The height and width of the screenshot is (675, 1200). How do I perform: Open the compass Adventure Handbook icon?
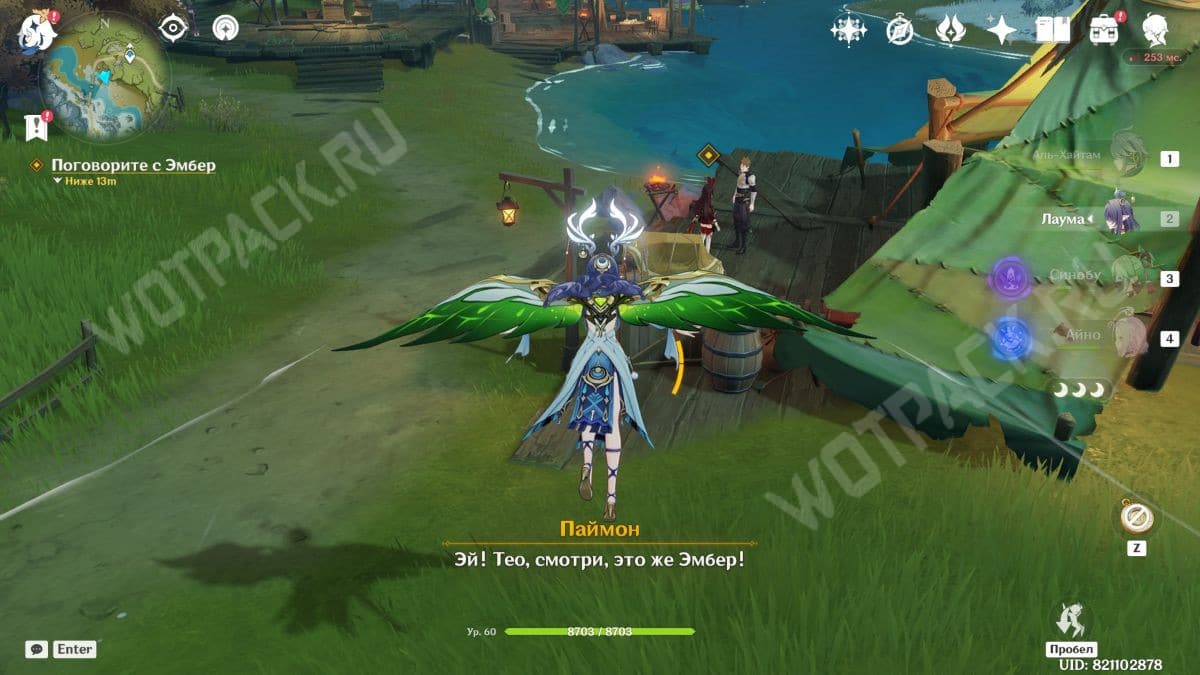[x=900, y=31]
